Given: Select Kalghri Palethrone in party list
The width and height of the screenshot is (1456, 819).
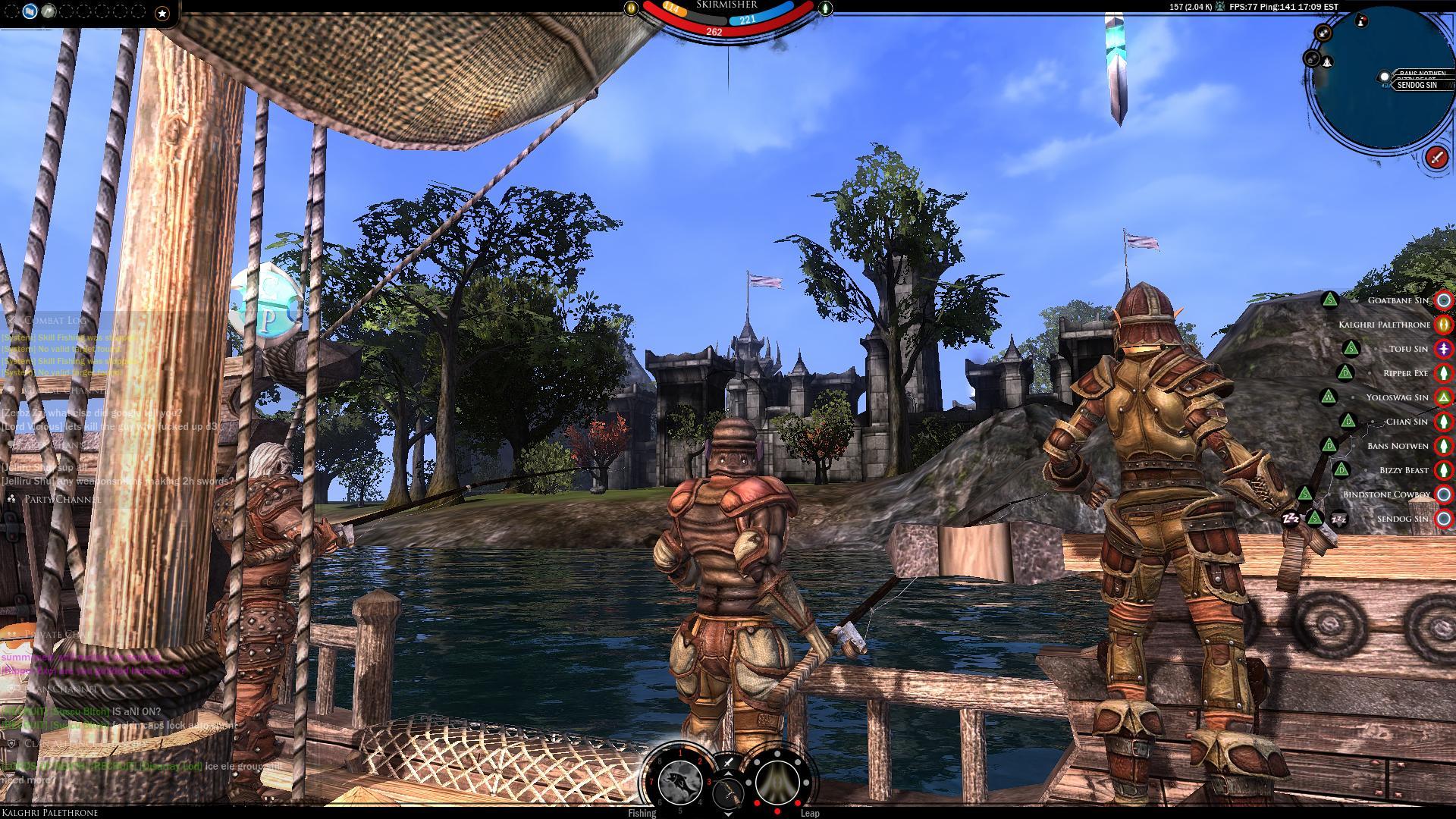Looking at the screenshot, I should 1384,325.
